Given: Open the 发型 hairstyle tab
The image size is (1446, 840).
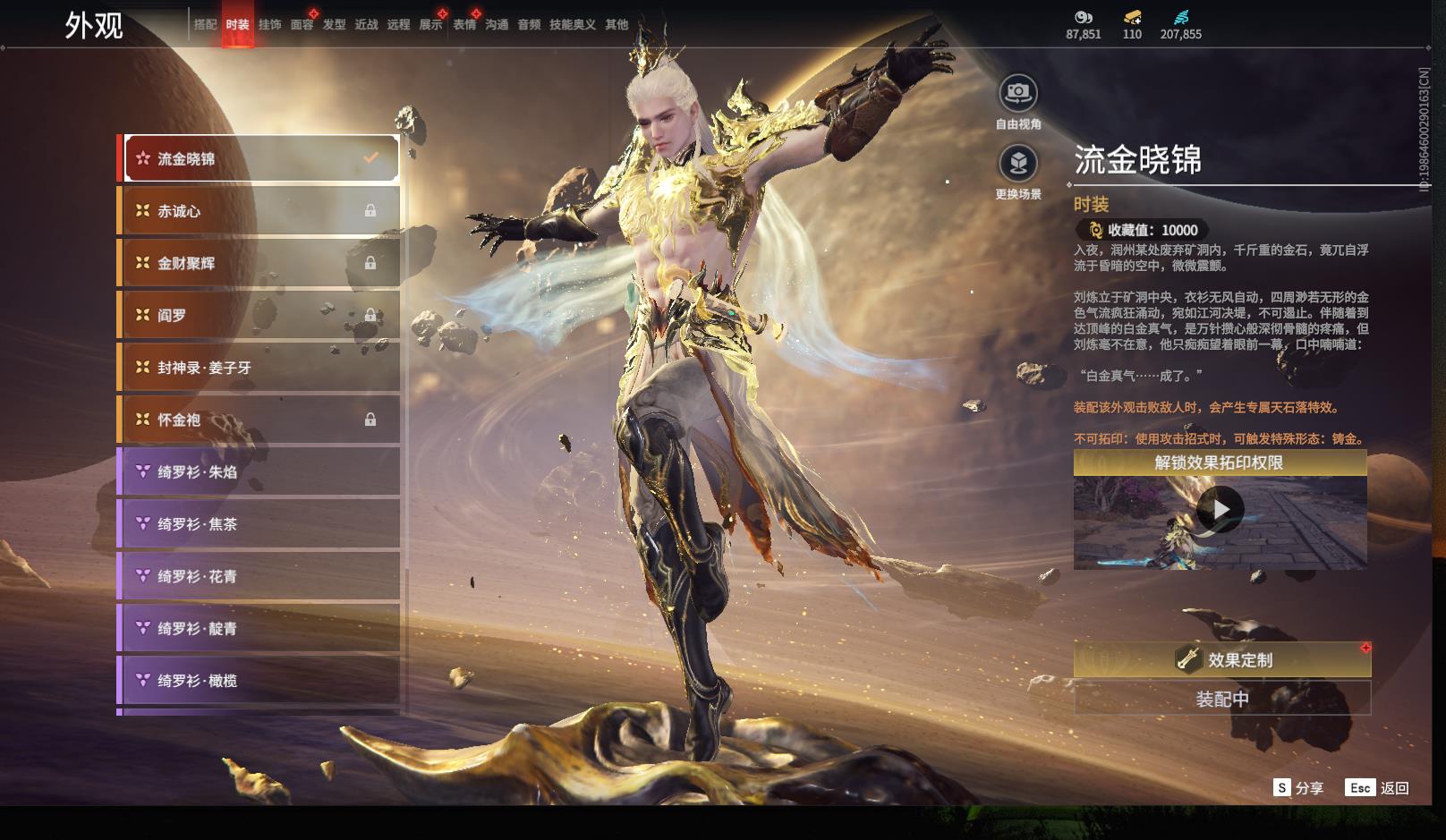Looking at the screenshot, I should pyautogui.click(x=334, y=25).
